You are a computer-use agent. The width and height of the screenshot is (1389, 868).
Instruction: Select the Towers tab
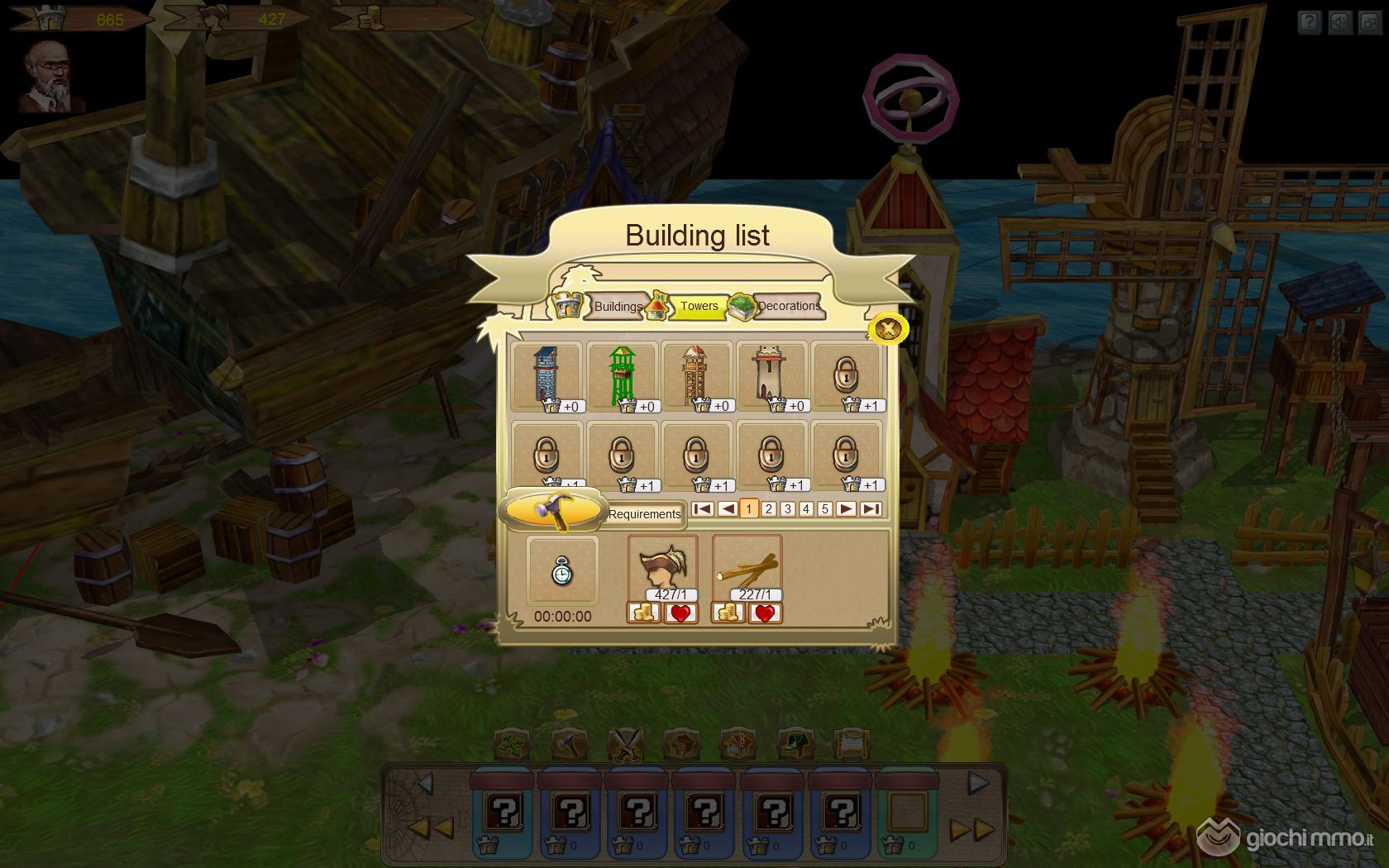[699, 307]
